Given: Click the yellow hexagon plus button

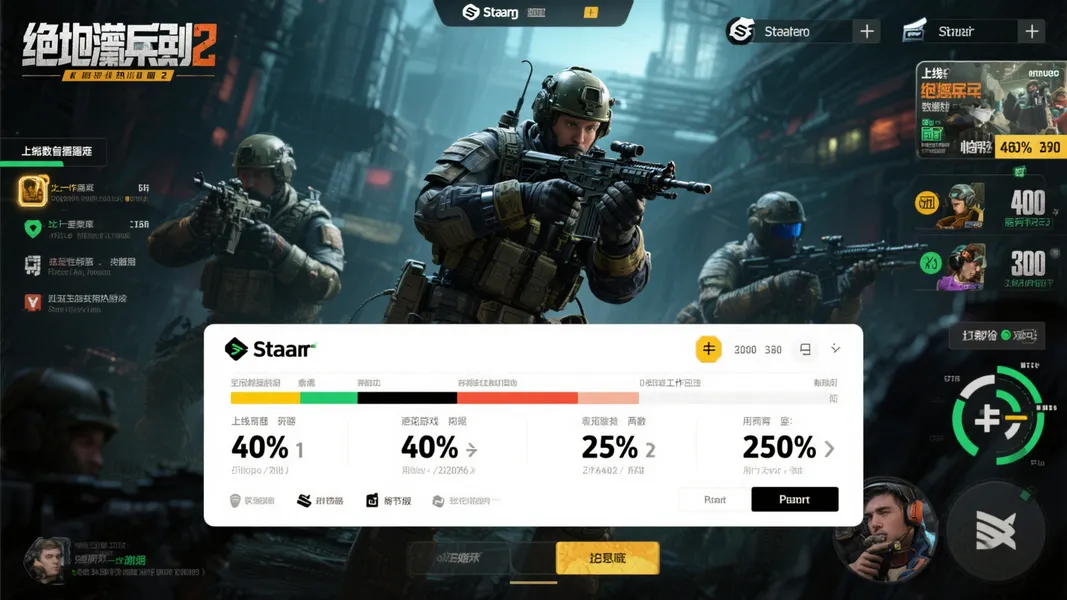Looking at the screenshot, I should (x=708, y=349).
